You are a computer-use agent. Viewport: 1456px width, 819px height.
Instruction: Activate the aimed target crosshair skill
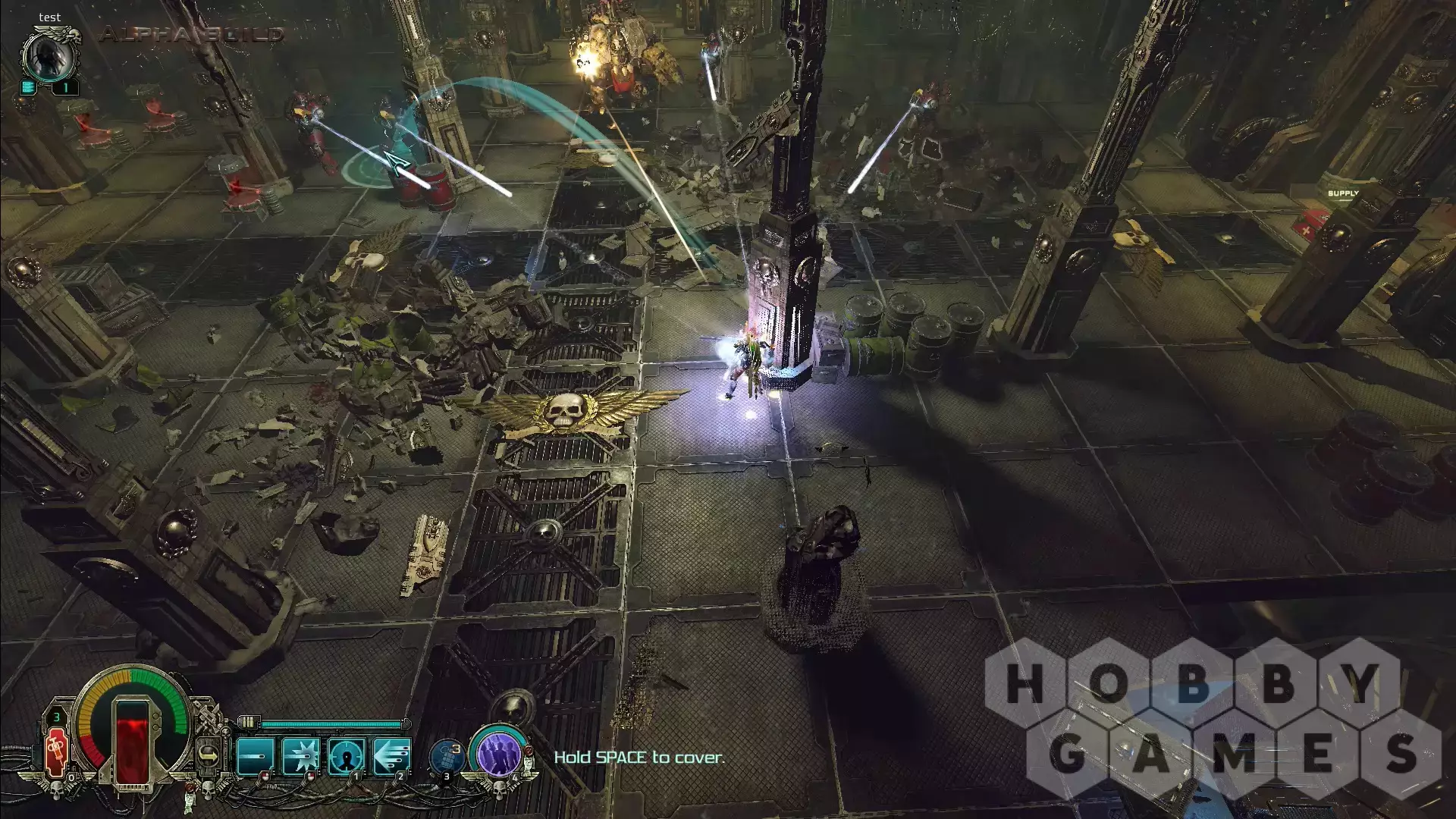[347, 756]
